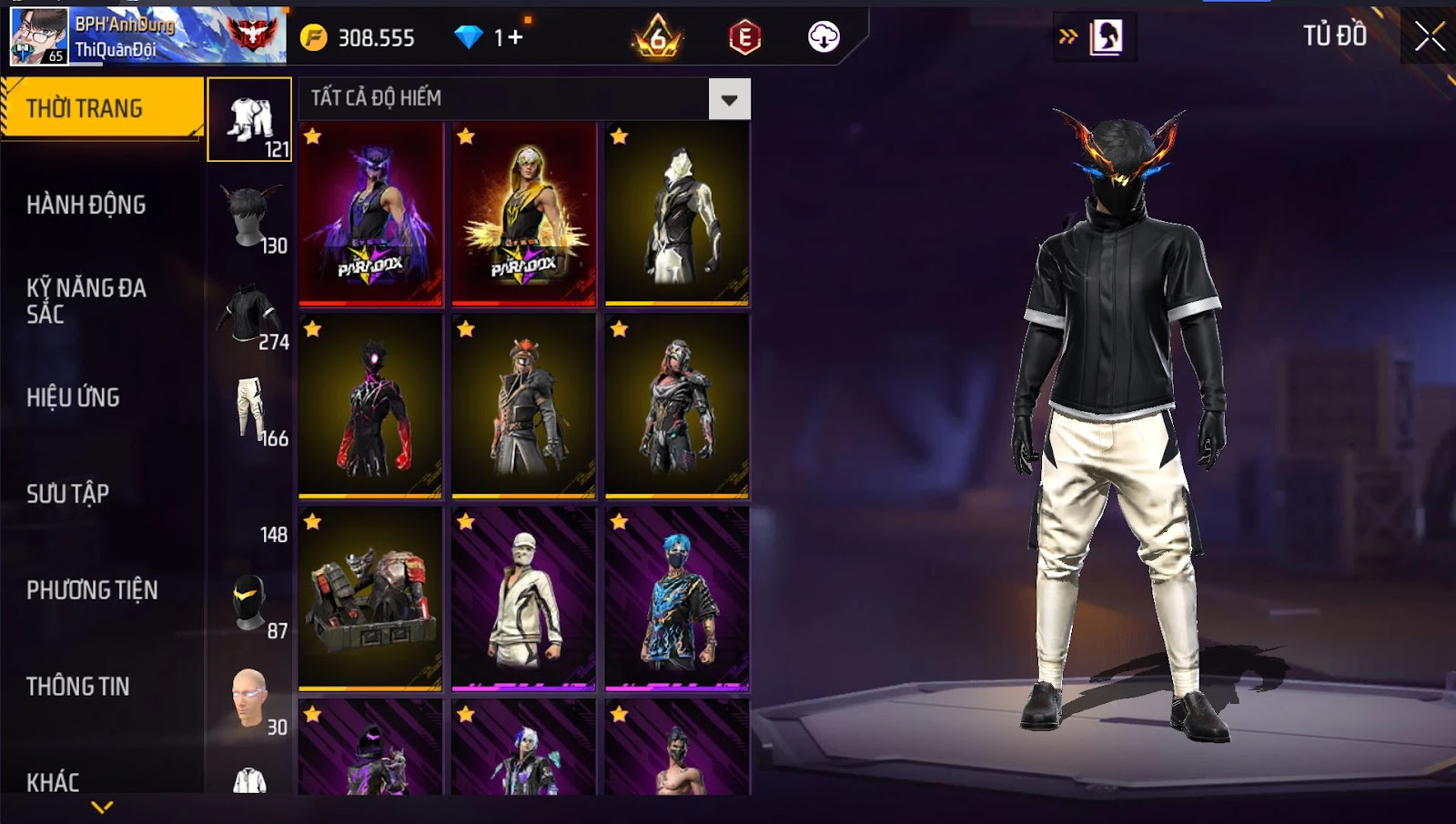1456x824 pixels.
Task: Select the Thời Trang category
Action: coord(100,108)
